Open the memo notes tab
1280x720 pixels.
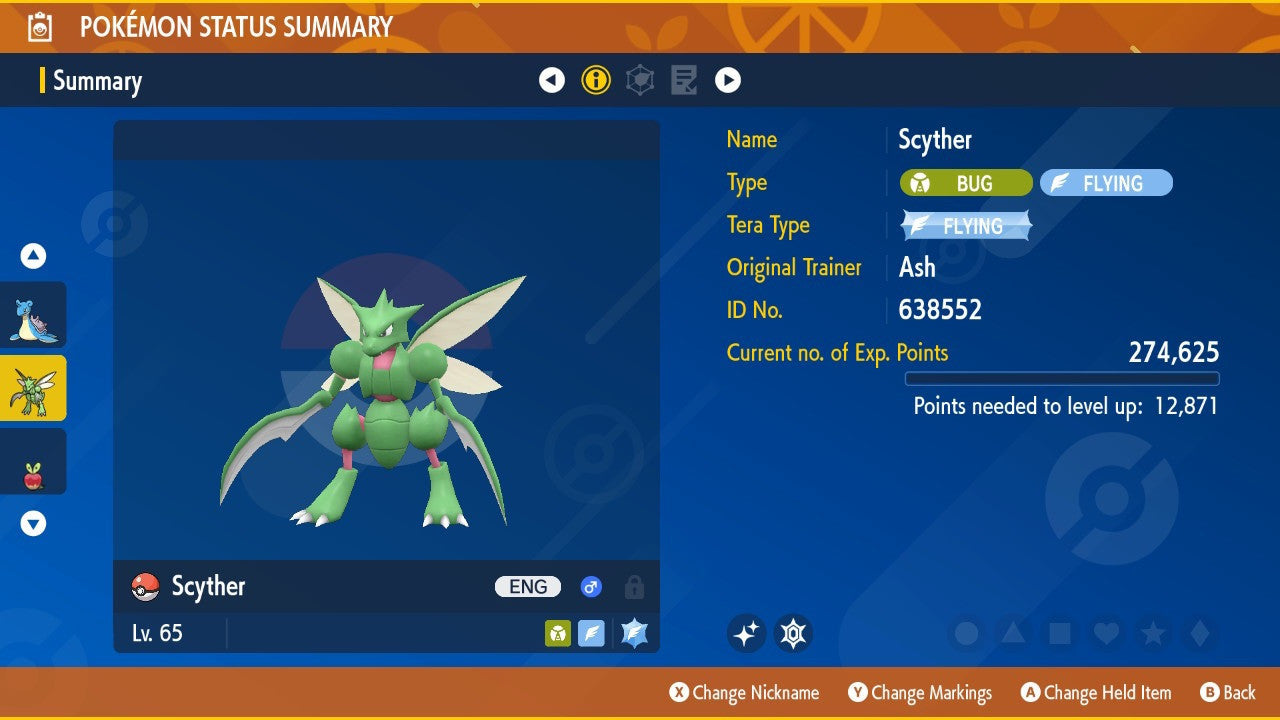(x=684, y=80)
